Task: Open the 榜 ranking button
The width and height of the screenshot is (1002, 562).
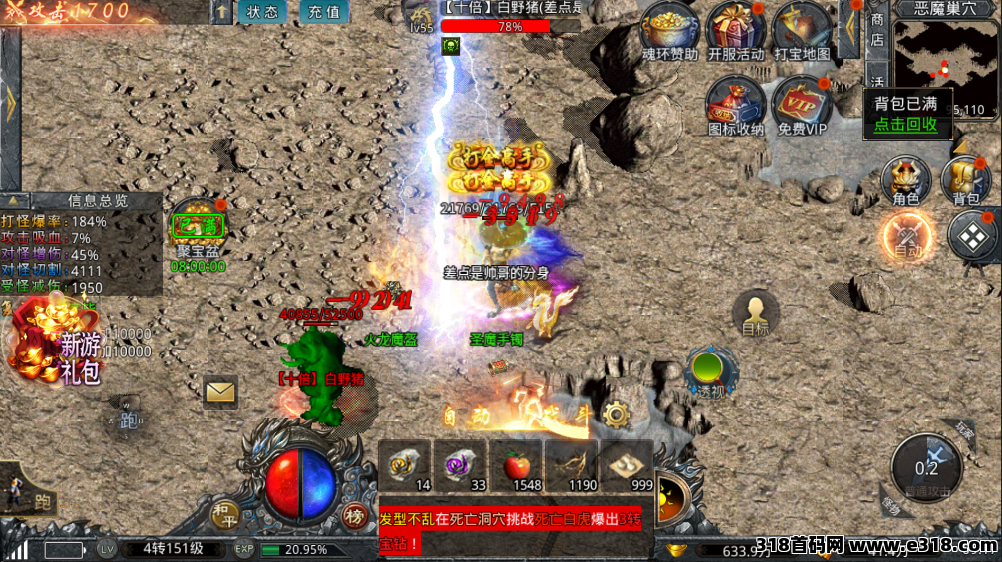Action: [354, 516]
